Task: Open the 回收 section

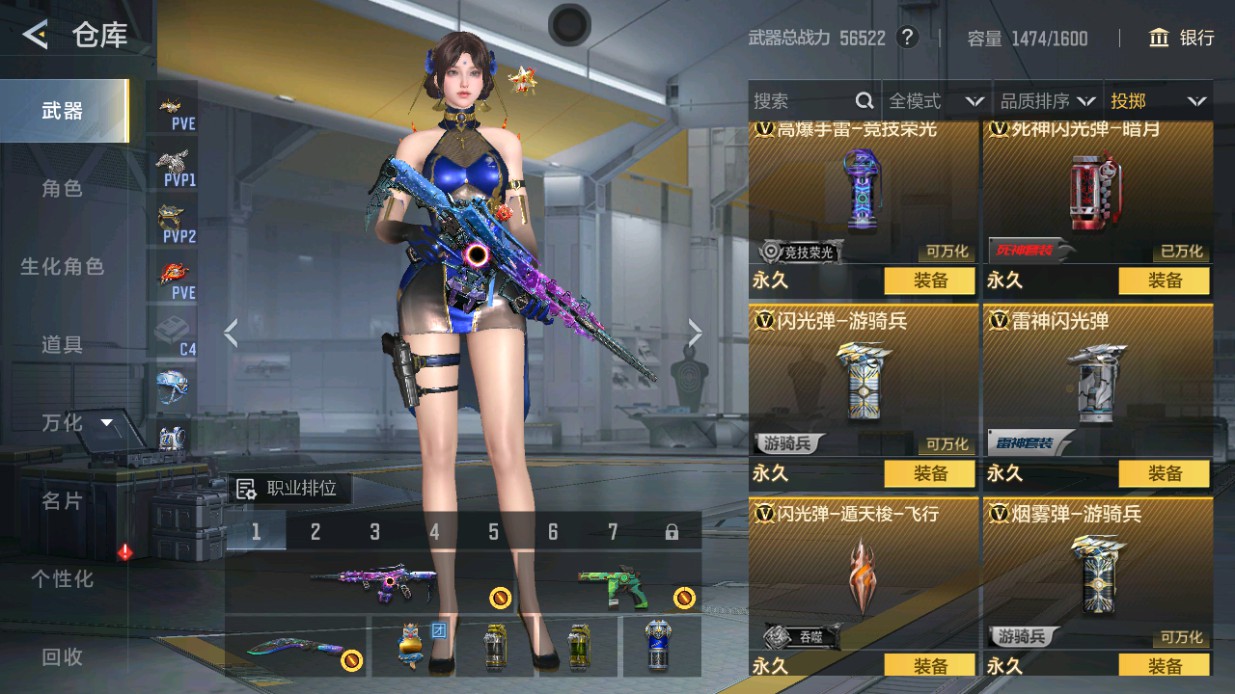Action: (x=62, y=656)
